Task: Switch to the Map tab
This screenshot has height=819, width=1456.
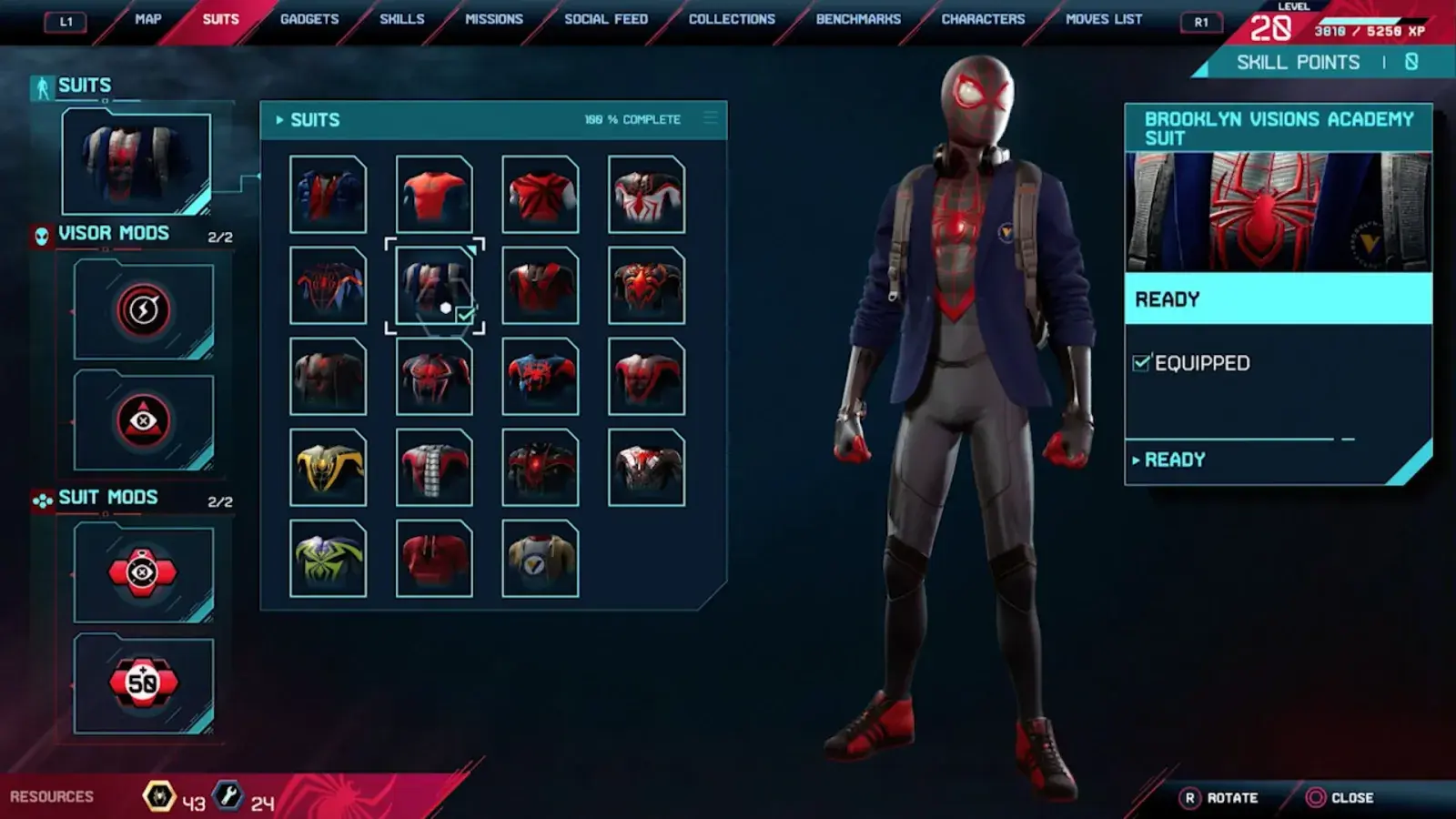Action: (x=147, y=19)
